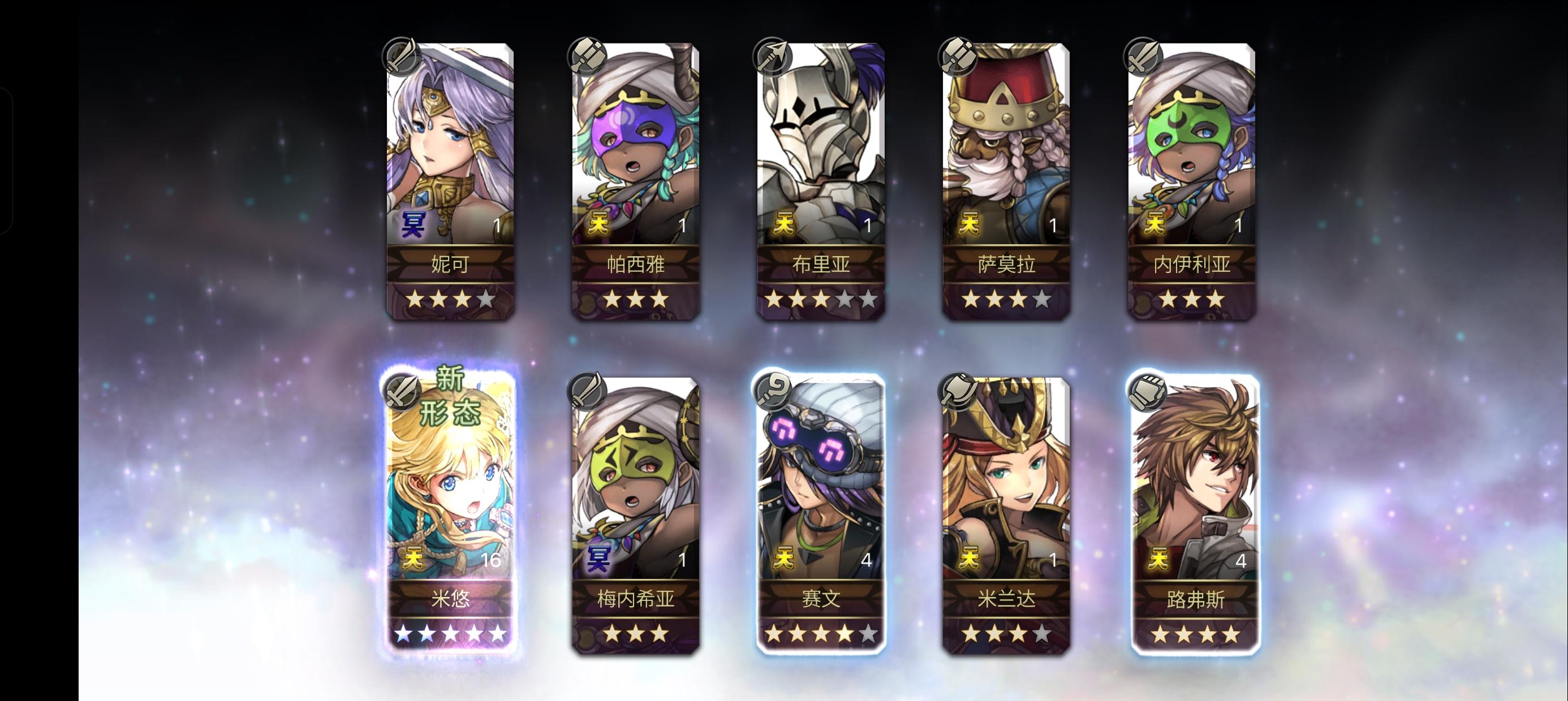Select the spear weapon icon on 布里亚's card
1568x701 pixels.
(773, 57)
